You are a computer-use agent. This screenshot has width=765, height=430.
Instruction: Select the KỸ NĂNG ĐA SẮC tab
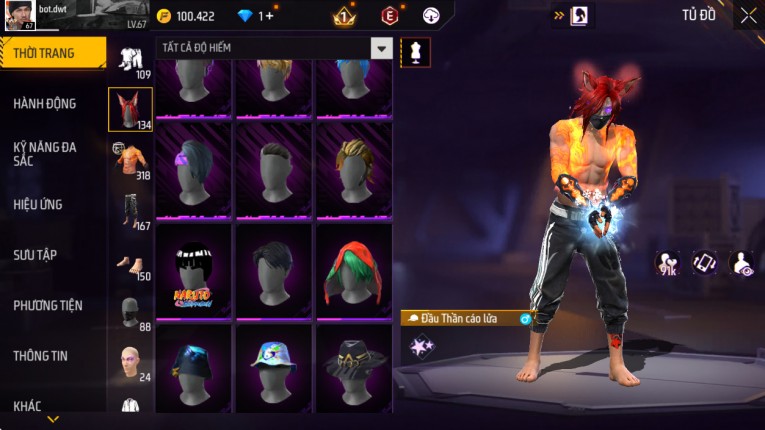(45, 153)
